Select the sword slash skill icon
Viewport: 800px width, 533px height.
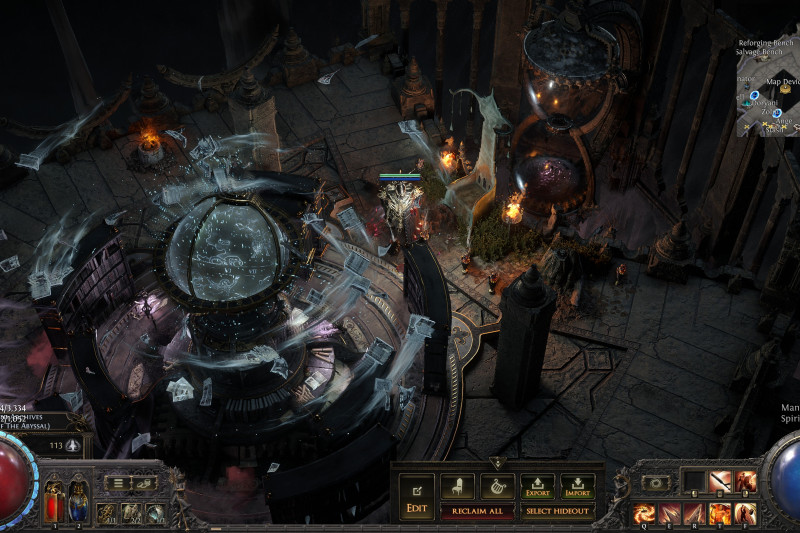[x=719, y=482]
